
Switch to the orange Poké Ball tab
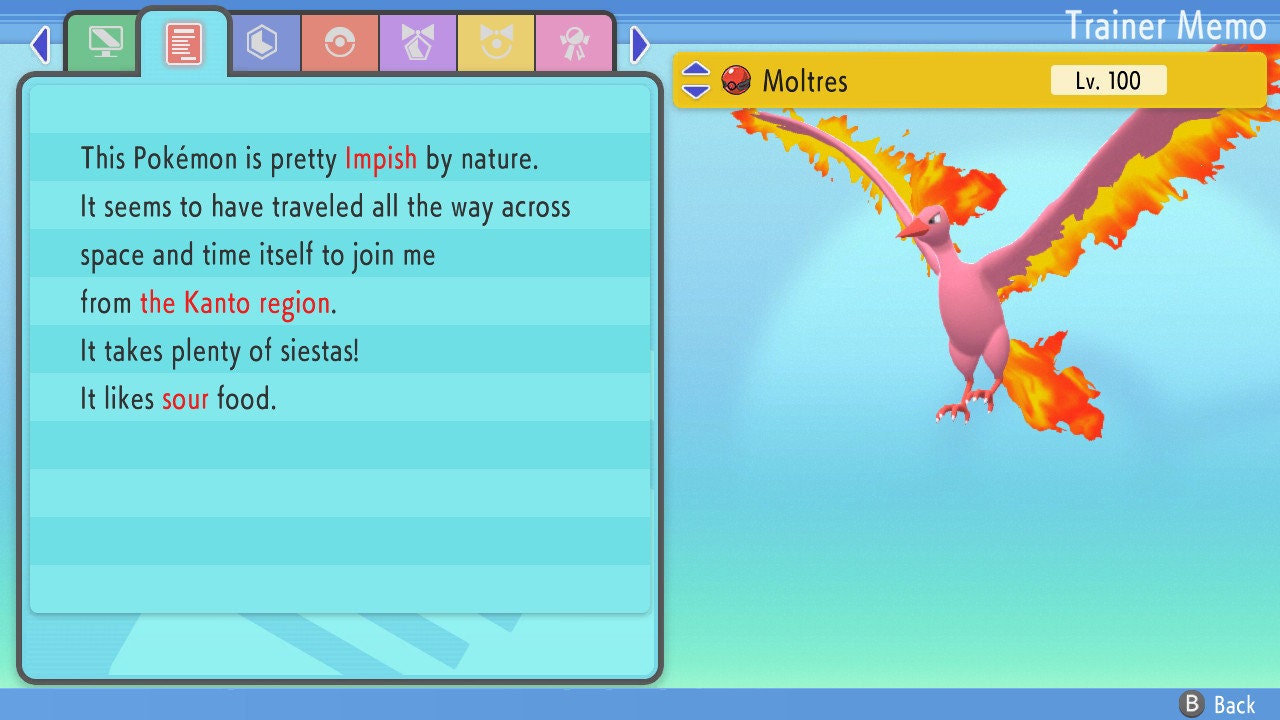pos(340,43)
